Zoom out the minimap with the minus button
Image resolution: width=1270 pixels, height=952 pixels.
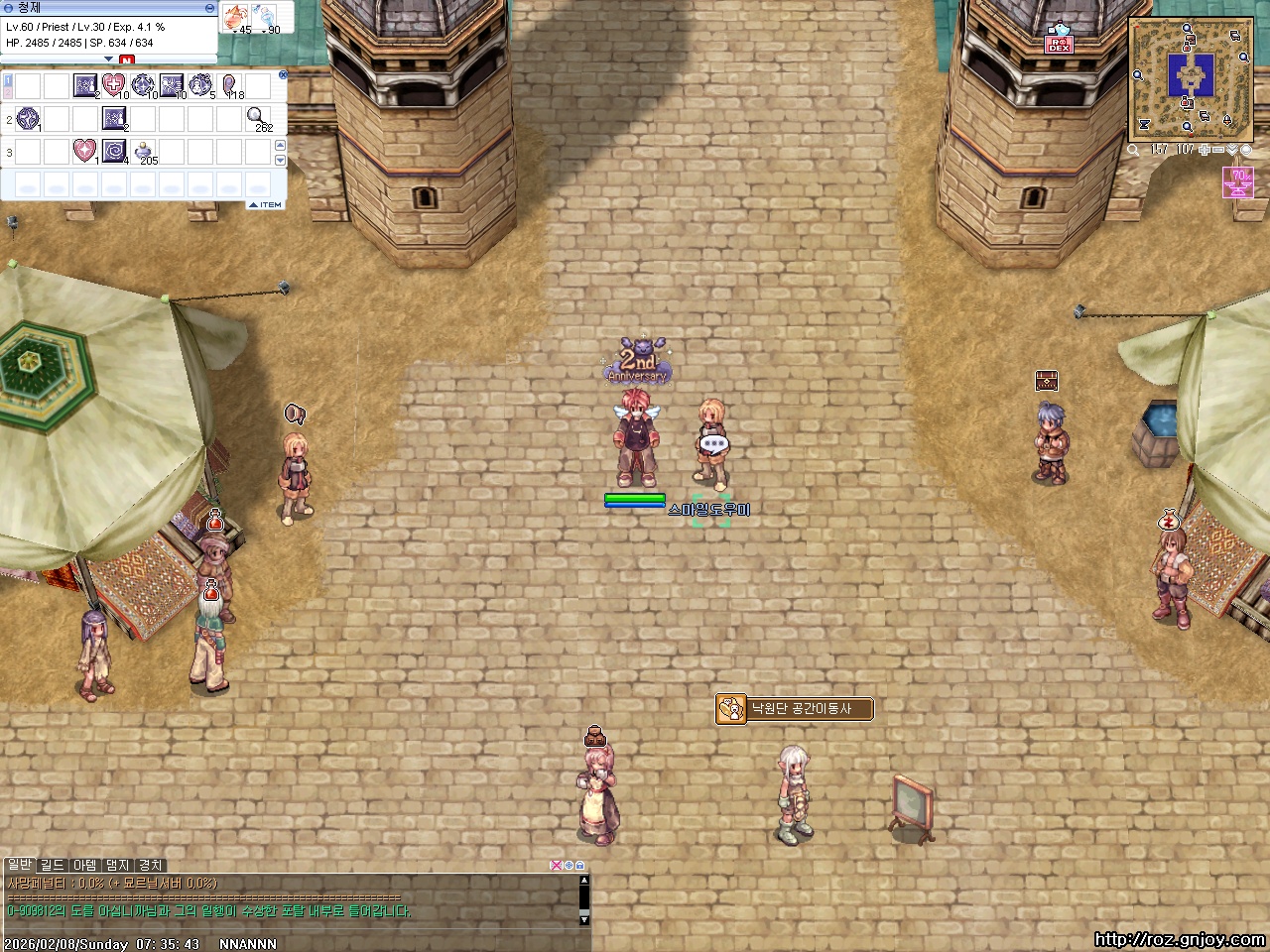click(x=1217, y=150)
